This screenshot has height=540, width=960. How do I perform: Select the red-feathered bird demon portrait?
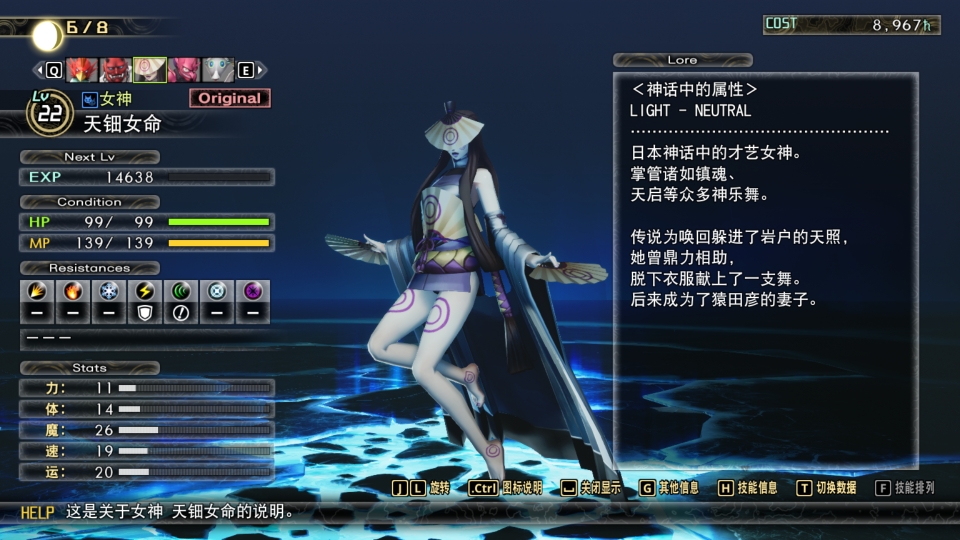(x=82, y=70)
